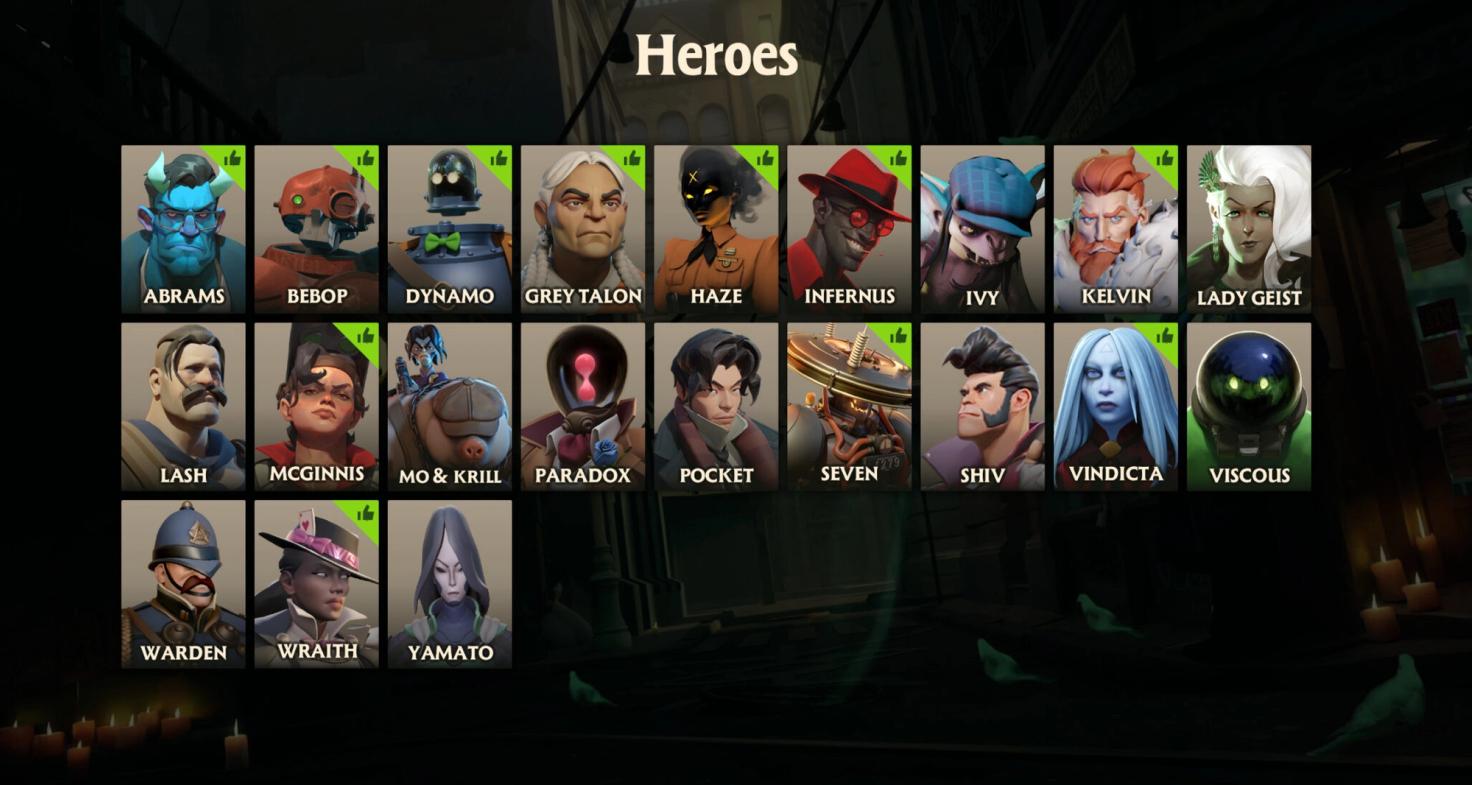The image size is (1472, 785).
Task: Open Bebop's hero page
Action: click(x=316, y=225)
